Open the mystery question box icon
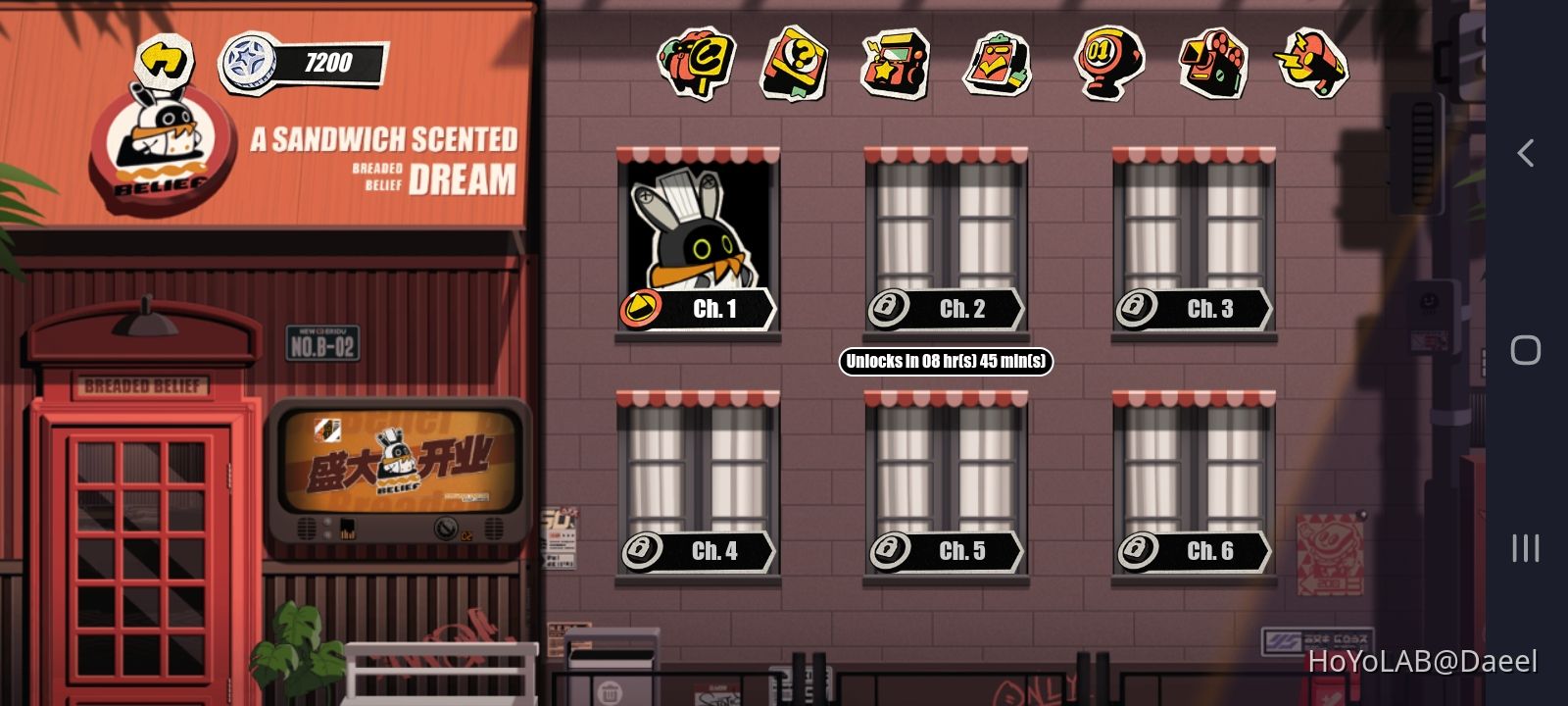The width and height of the screenshot is (1568, 706). 792,64
